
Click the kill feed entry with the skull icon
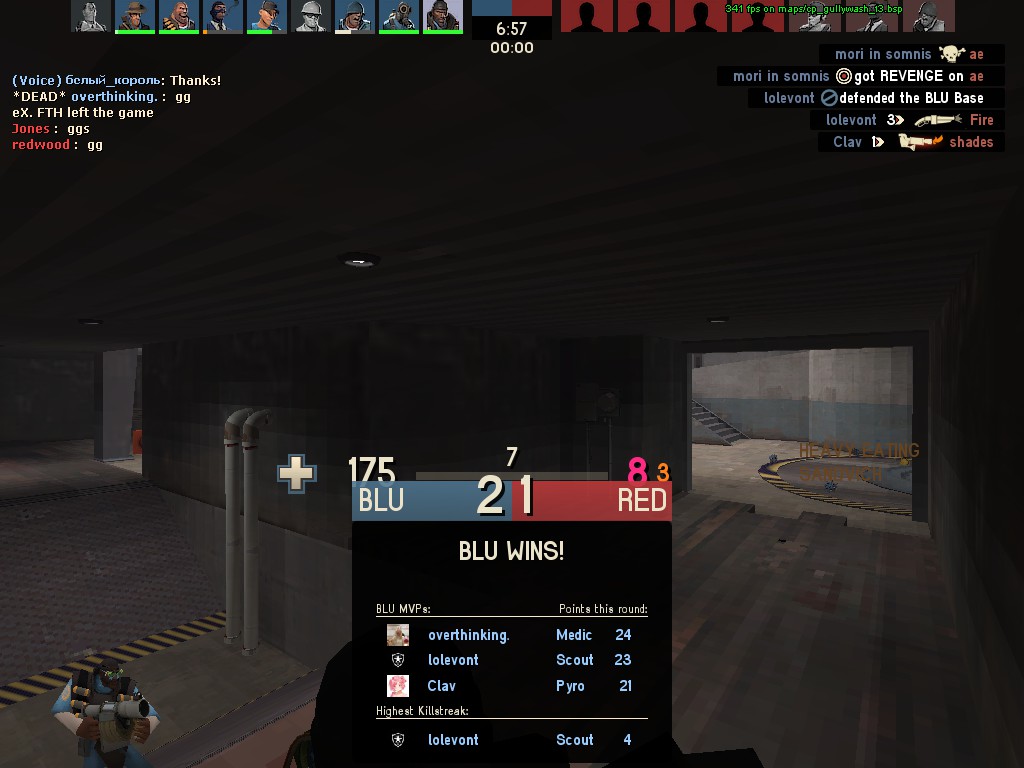click(x=910, y=54)
